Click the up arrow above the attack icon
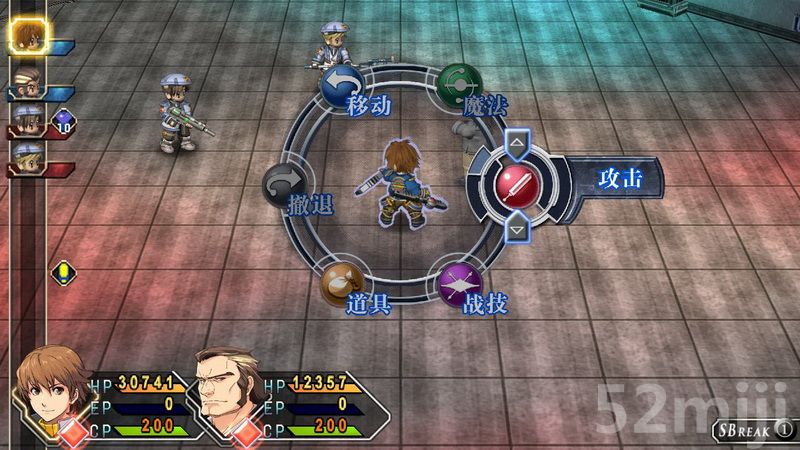The width and height of the screenshot is (800, 450). coord(516,142)
